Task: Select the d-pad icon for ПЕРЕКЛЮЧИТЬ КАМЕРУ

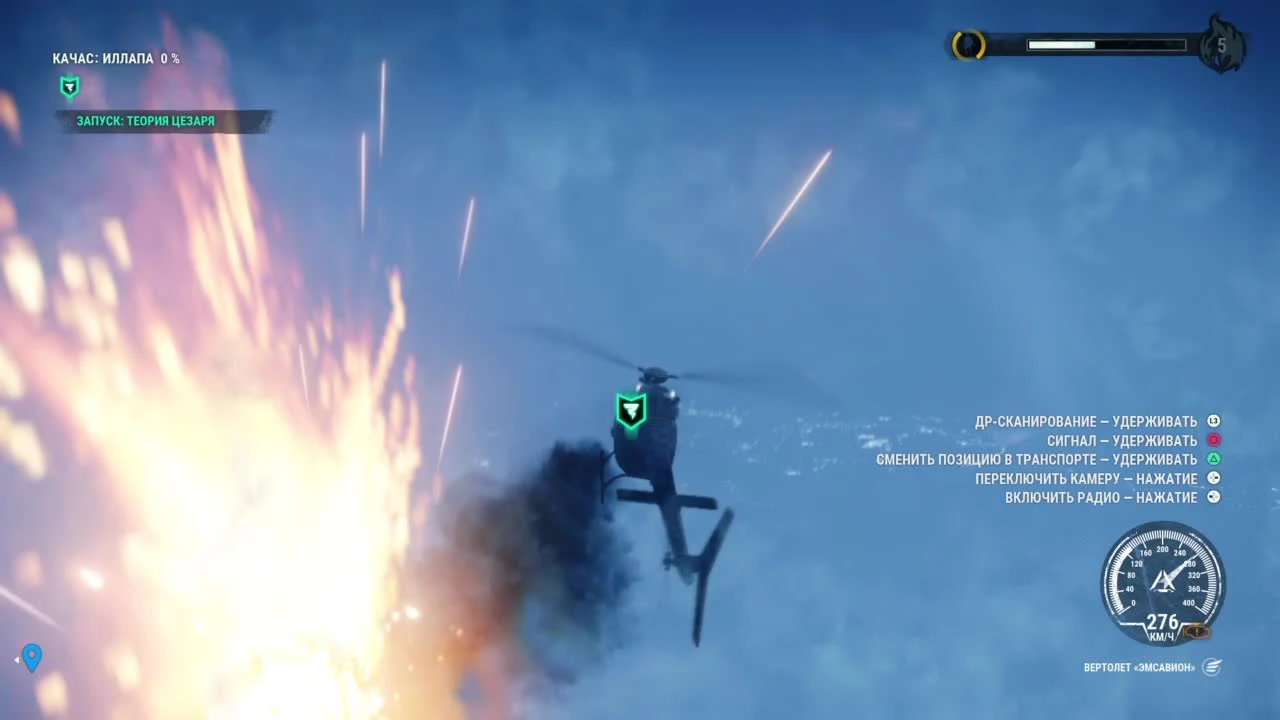Action: [x=1213, y=478]
